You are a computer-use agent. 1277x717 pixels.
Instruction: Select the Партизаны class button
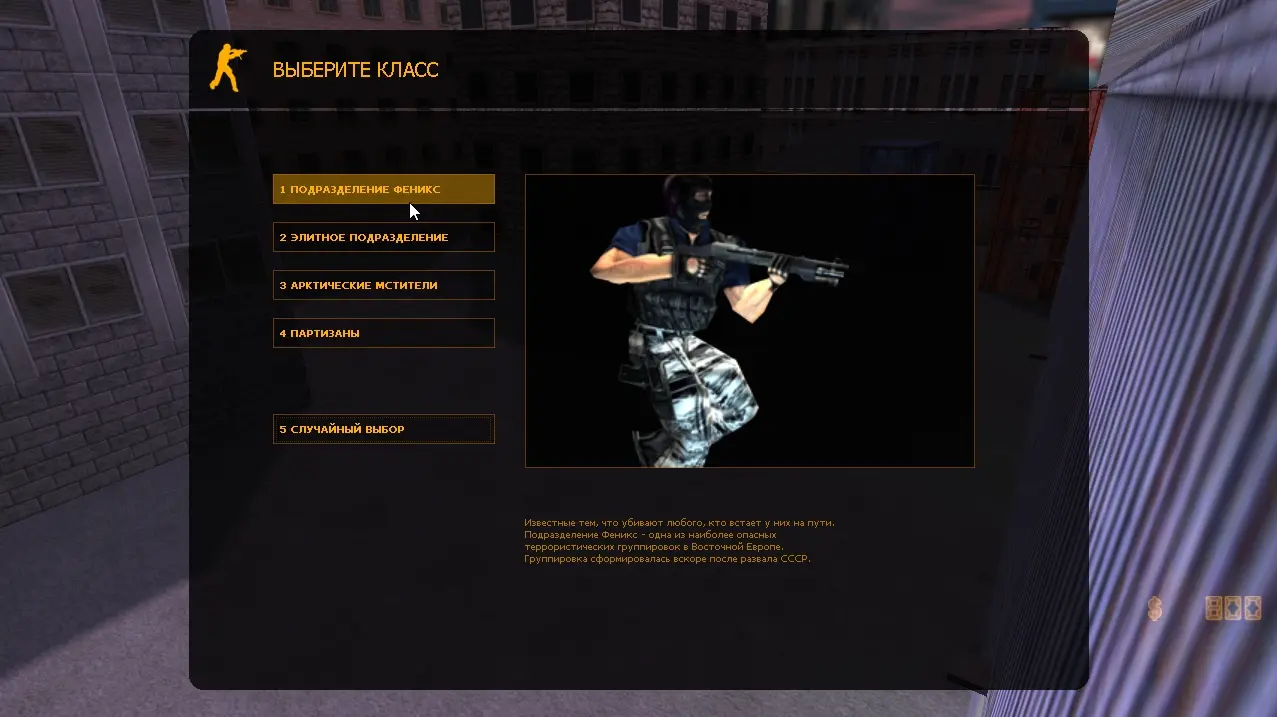point(383,333)
